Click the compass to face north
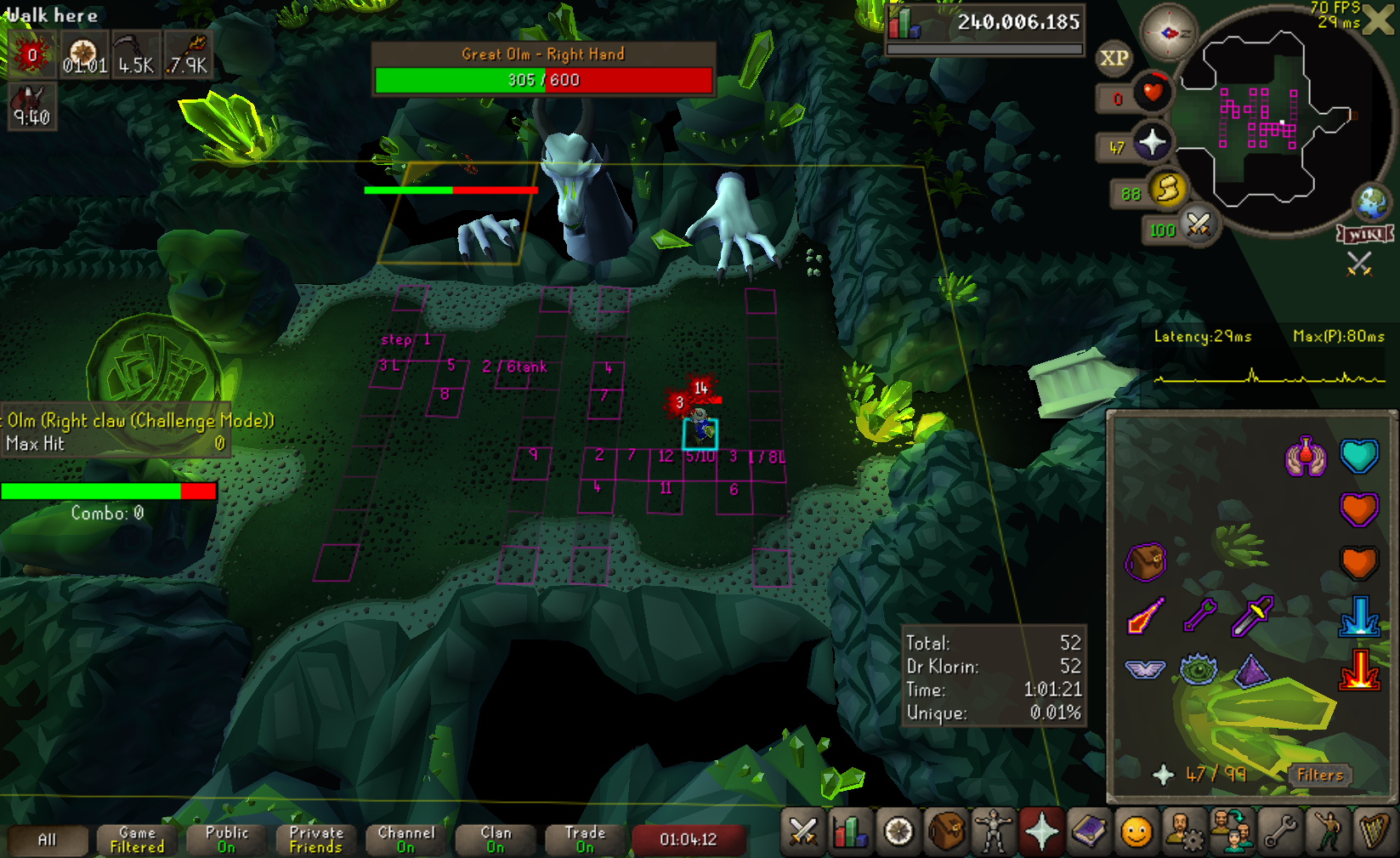1400x858 pixels. point(1168,33)
